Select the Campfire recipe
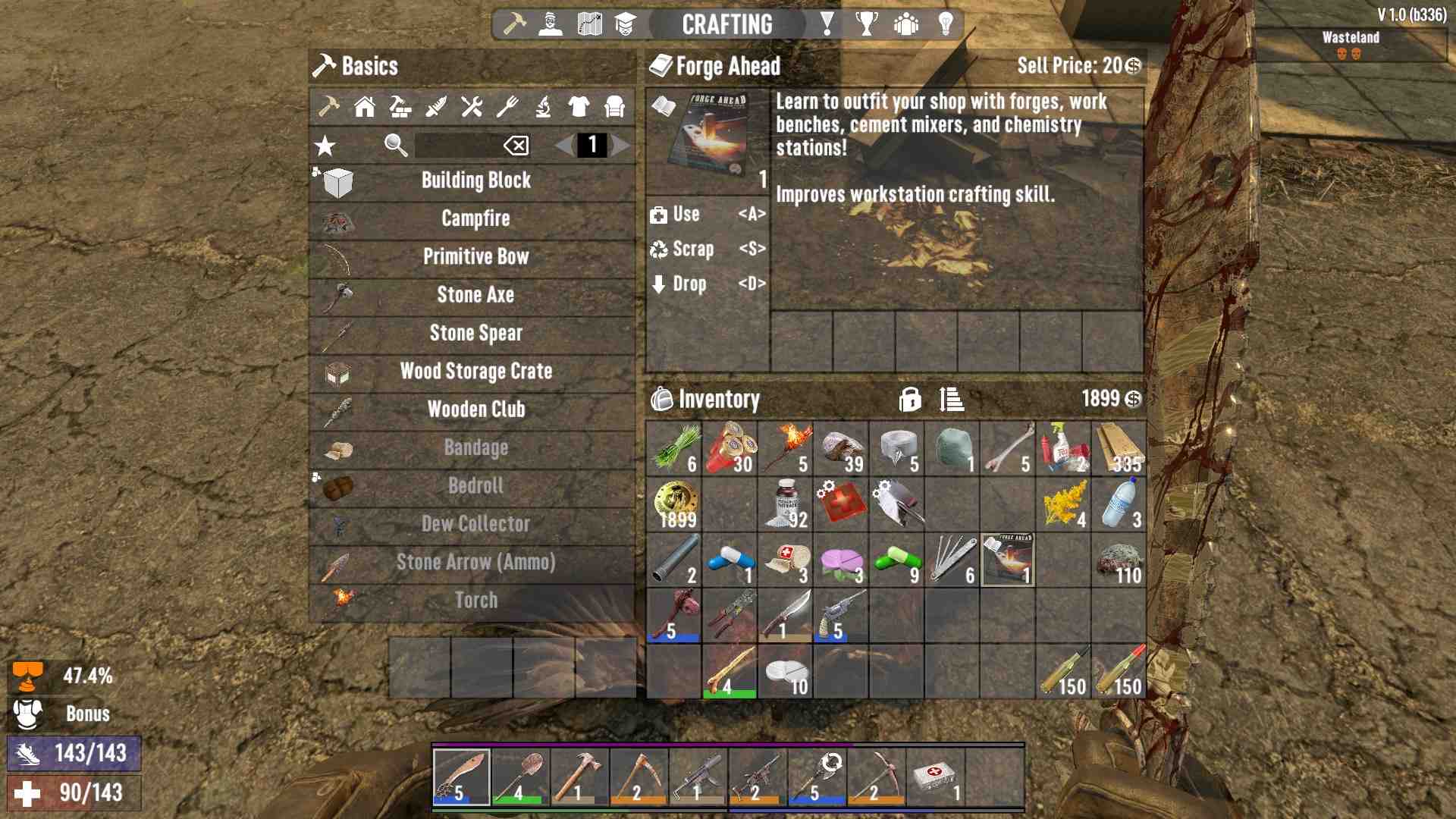This screenshot has width=1456, height=819. 475,218
